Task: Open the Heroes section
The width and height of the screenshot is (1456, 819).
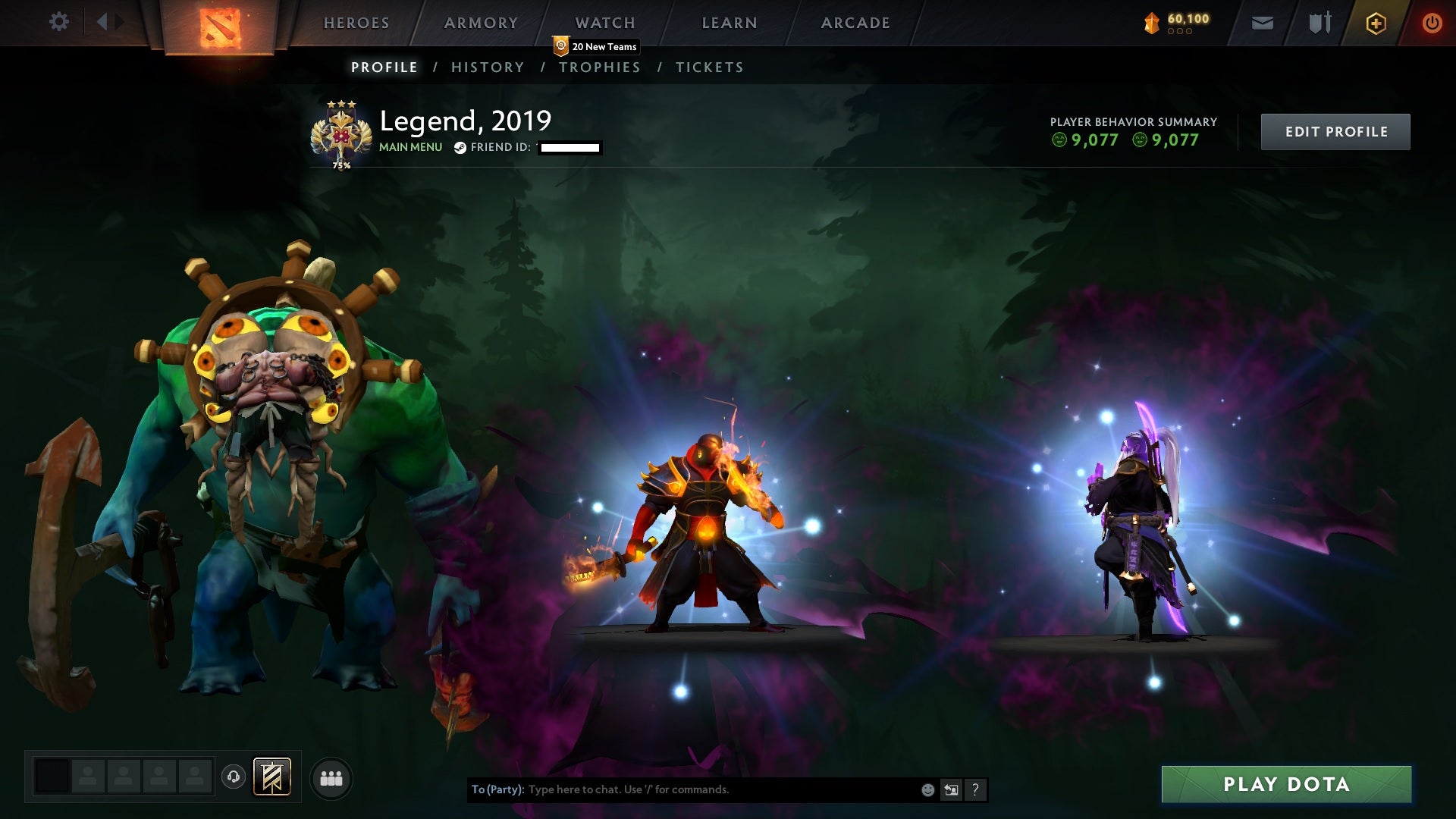Action: [x=356, y=23]
